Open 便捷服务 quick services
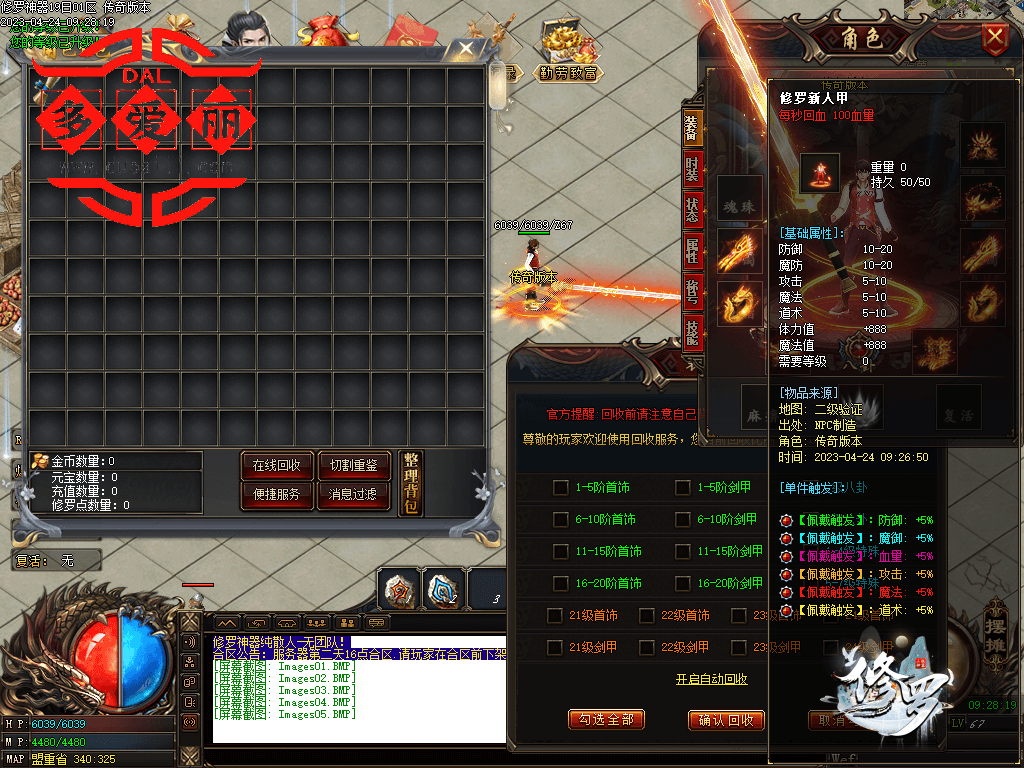The width and height of the screenshot is (1024, 768). (x=276, y=494)
